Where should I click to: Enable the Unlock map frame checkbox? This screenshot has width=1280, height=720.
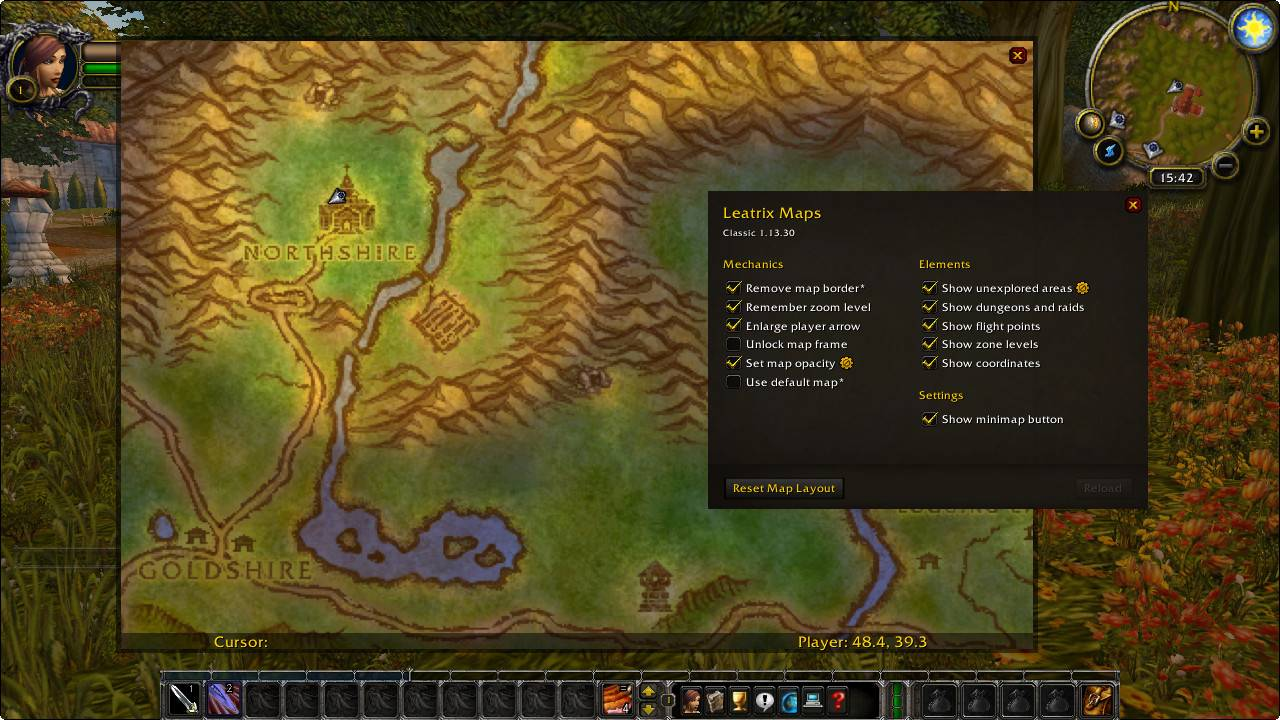[x=733, y=344]
